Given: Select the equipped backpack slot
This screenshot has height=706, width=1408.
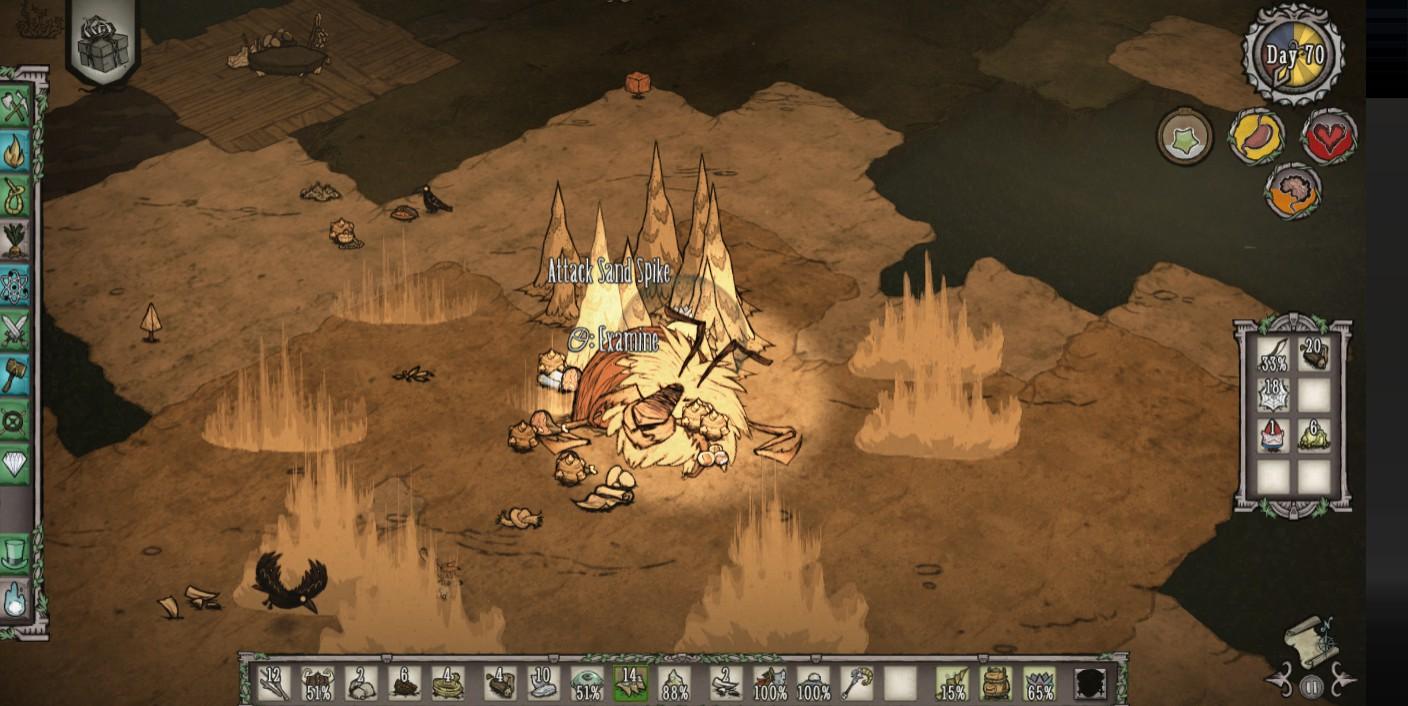Looking at the screenshot, I should pyautogui.click(x=994, y=683).
